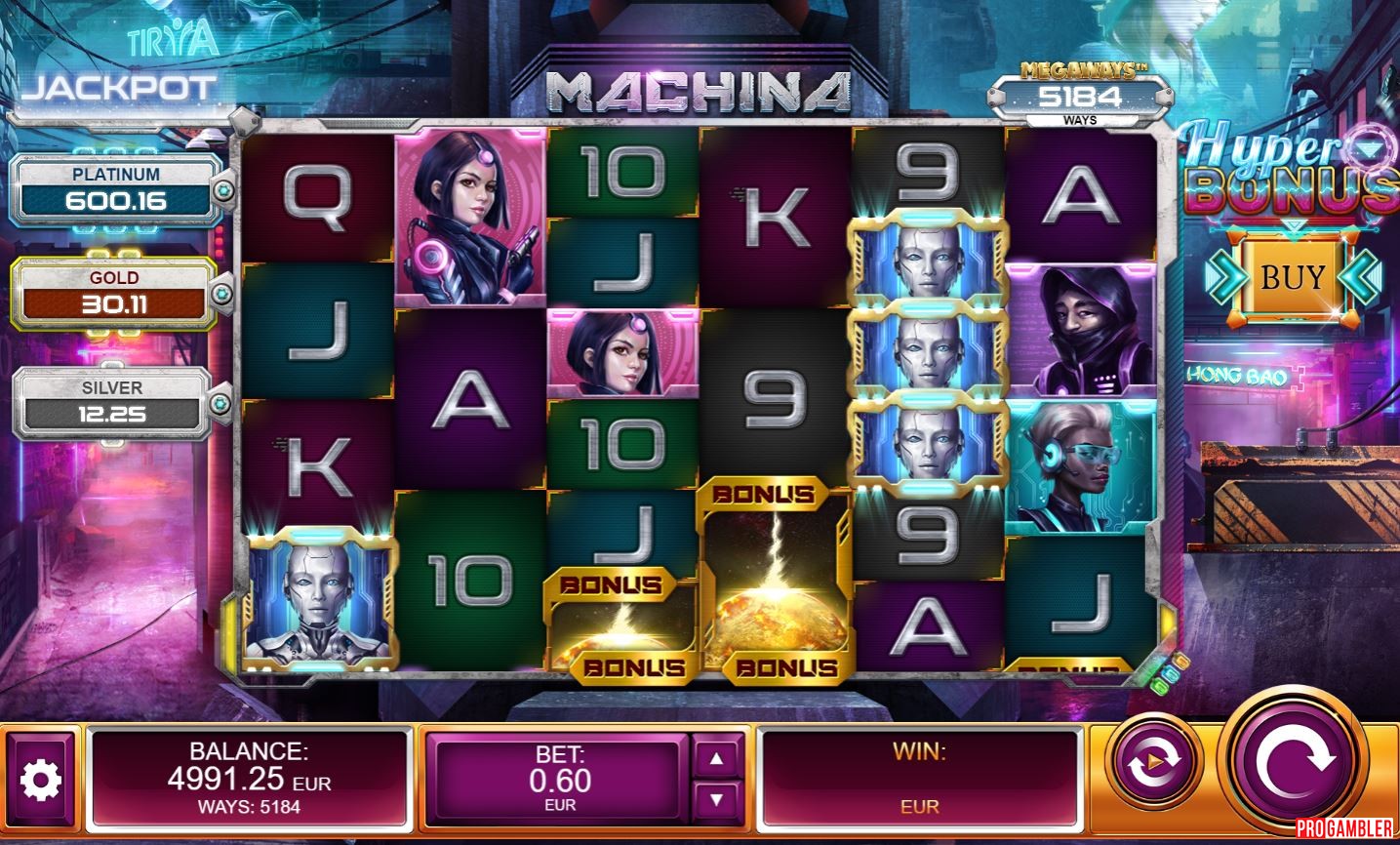Open the gear settings menu
The image size is (1400, 845).
41,779
